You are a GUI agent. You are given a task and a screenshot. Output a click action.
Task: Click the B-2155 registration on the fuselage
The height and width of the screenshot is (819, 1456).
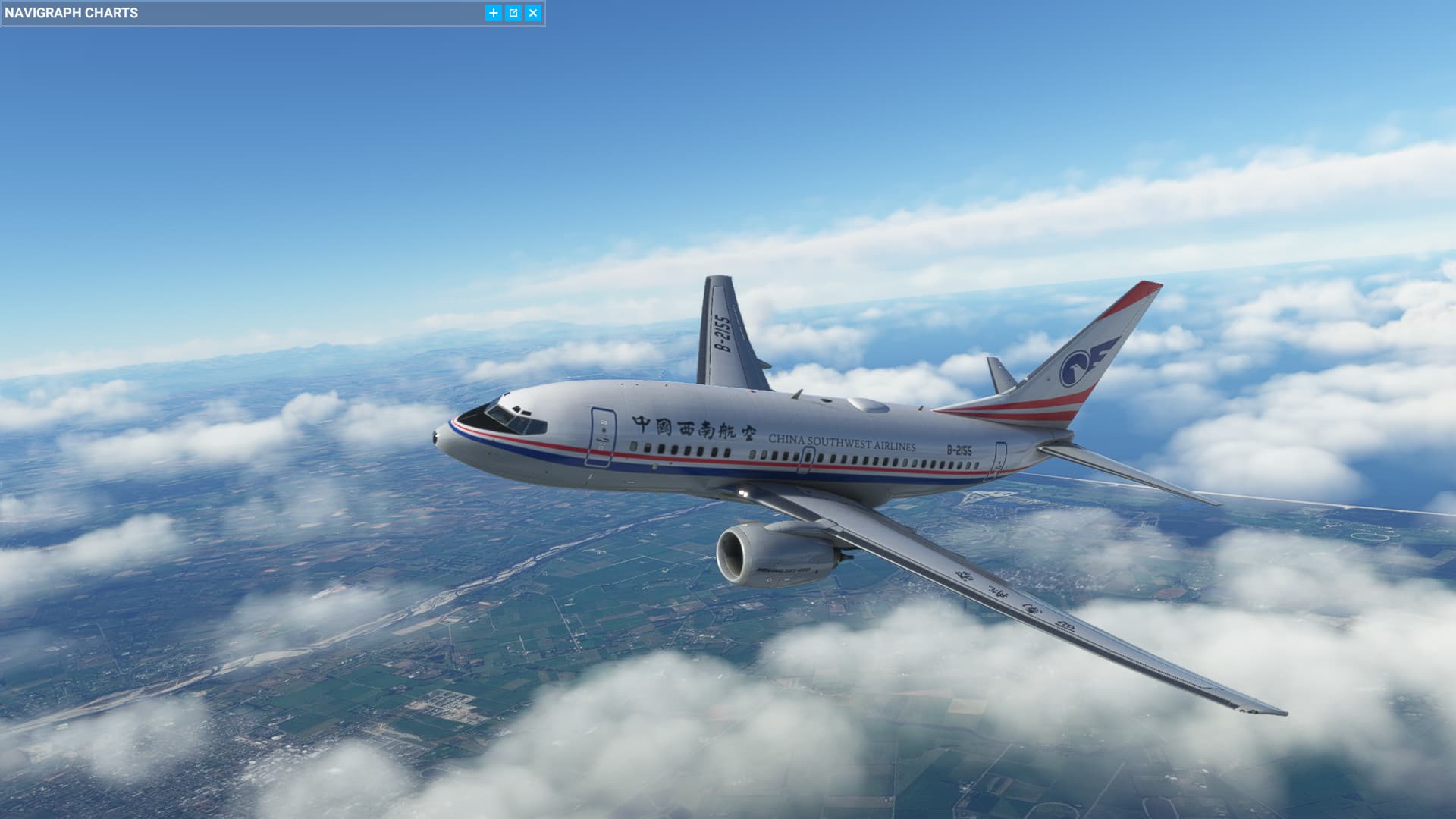tap(961, 449)
